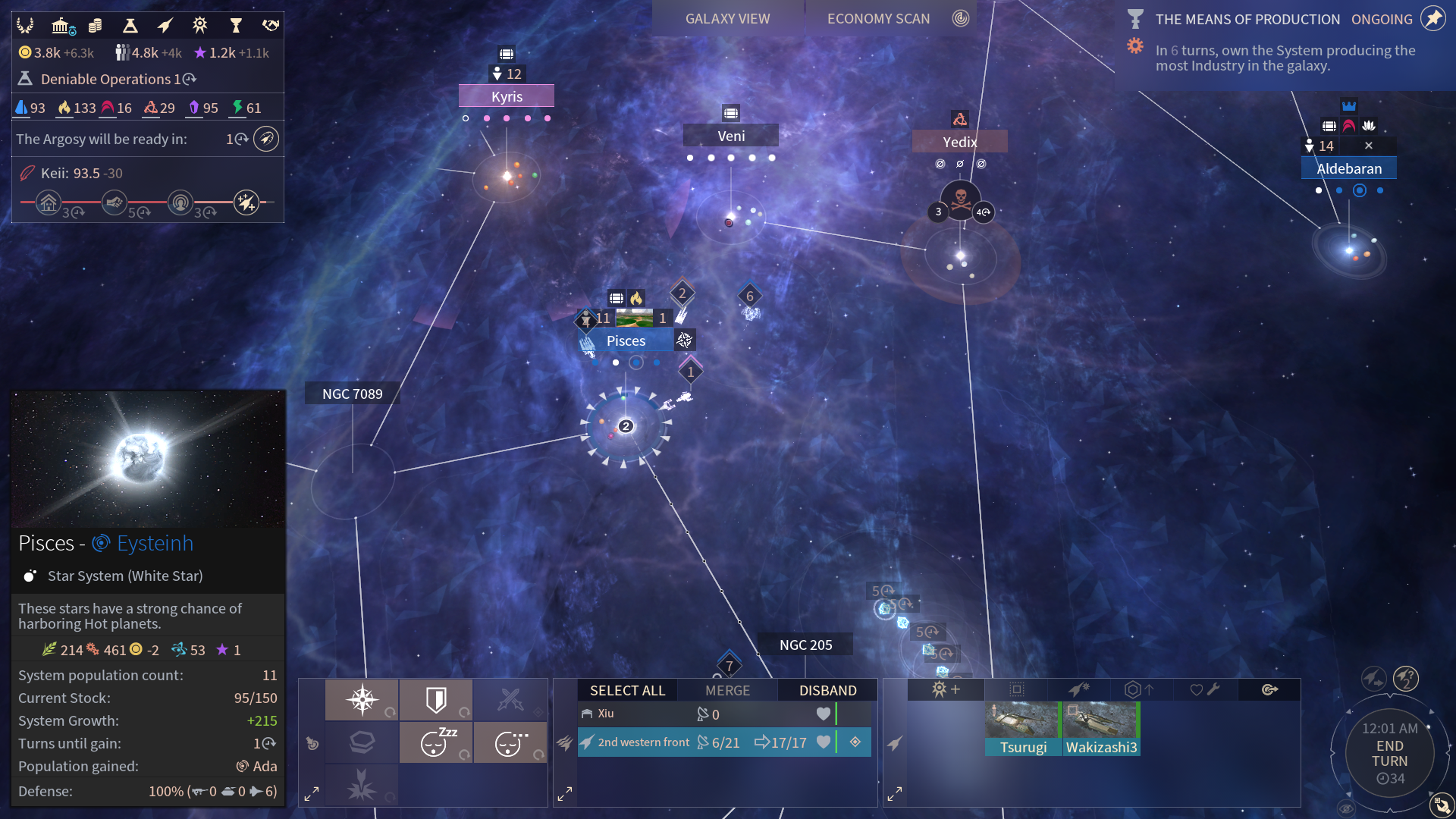The image size is (1456, 819).
Task: Open the military ship screen
Action: [x=165, y=26]
